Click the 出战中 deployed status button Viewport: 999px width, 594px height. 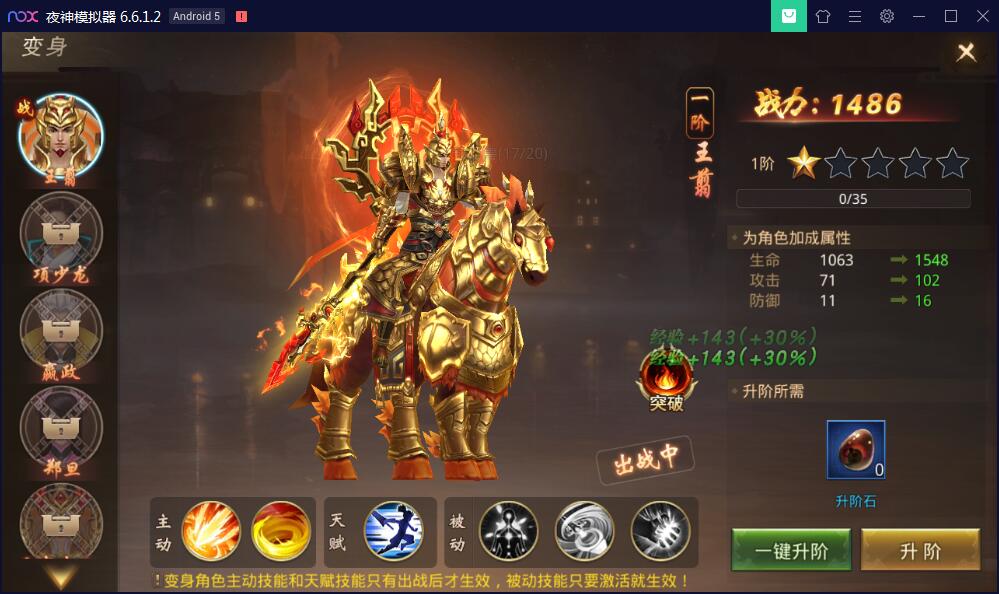645,461
